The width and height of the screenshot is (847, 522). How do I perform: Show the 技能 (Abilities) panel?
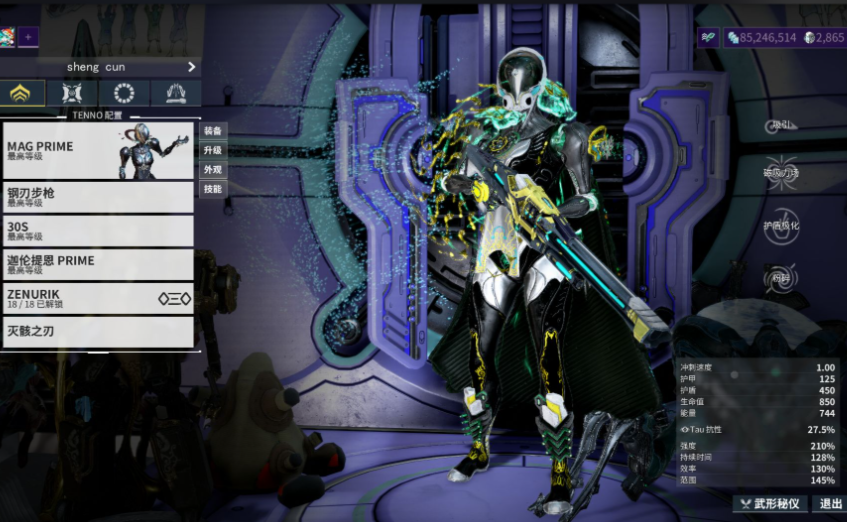tap(213, 188)
